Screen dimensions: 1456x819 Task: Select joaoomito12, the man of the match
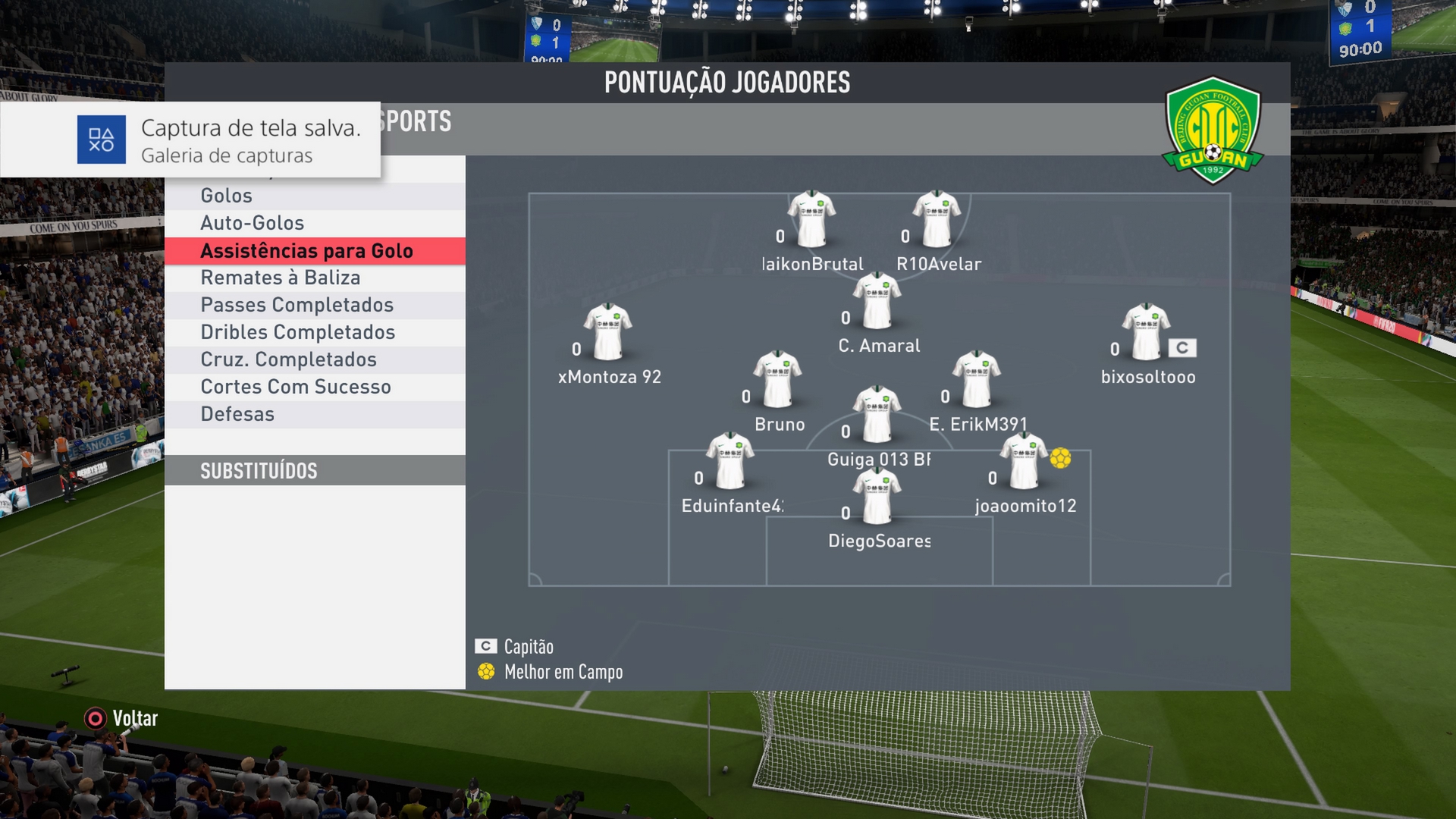pyautogui.click(x=1023, y=462)
